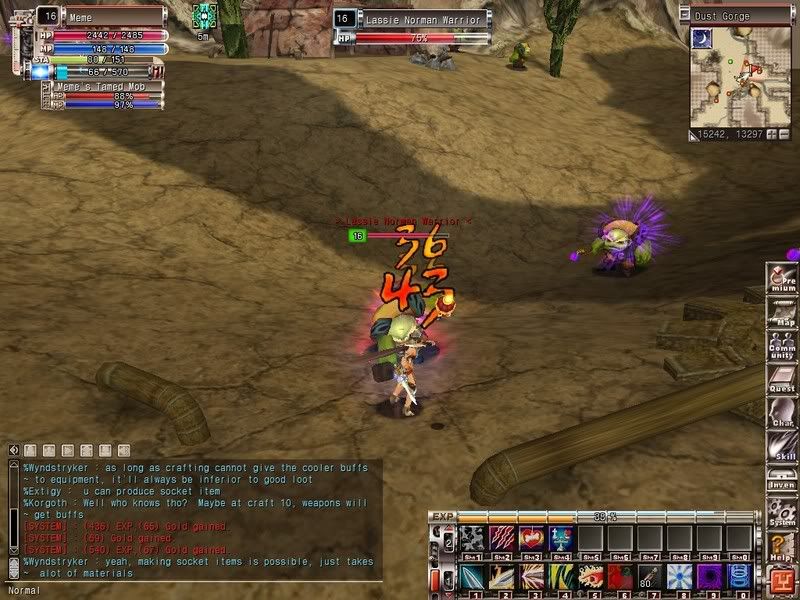Open the Community panel
The width and height of the screenshot is (800, 600).
pos(782,347)
